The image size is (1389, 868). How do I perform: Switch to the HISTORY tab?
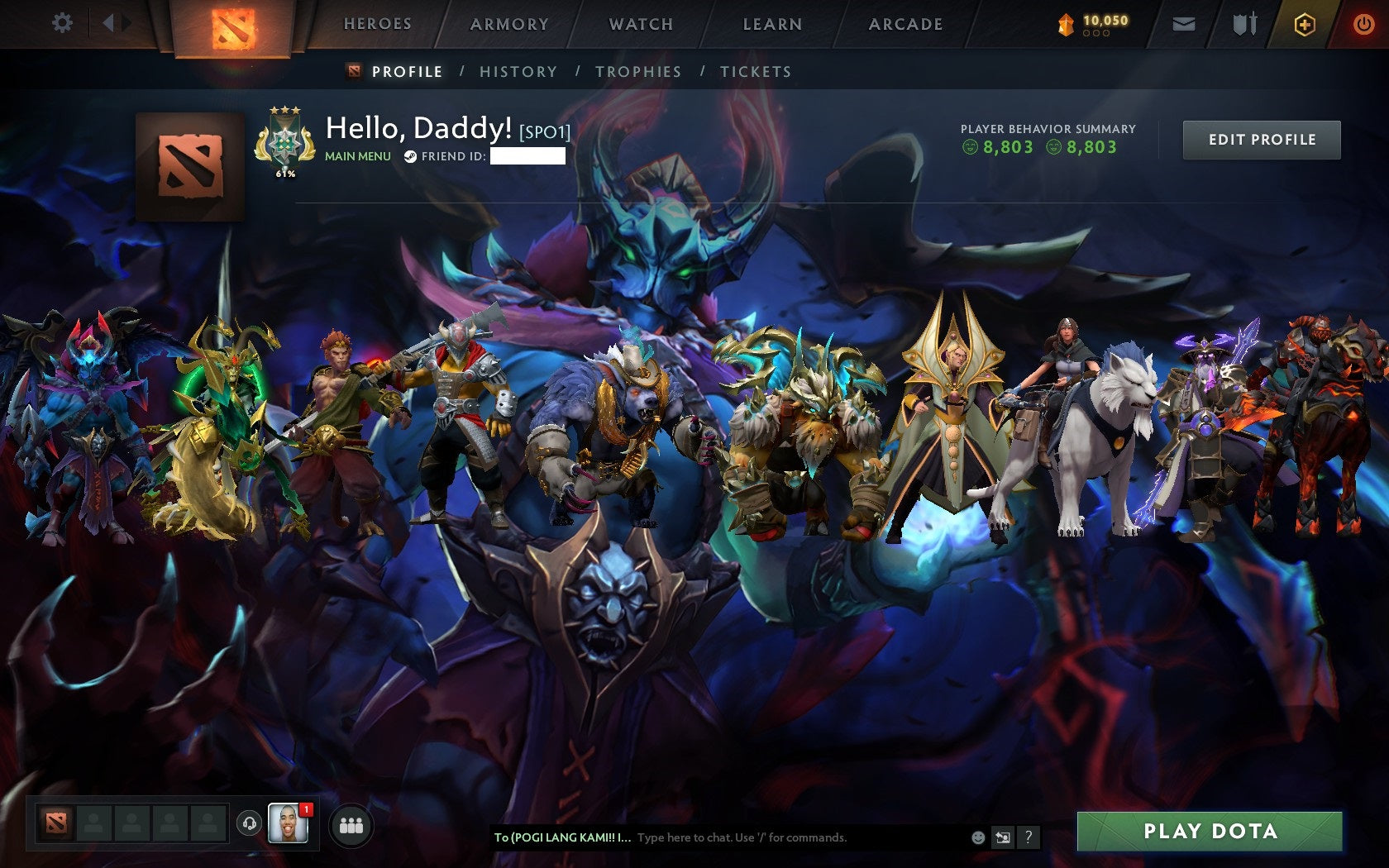[517, 72]
